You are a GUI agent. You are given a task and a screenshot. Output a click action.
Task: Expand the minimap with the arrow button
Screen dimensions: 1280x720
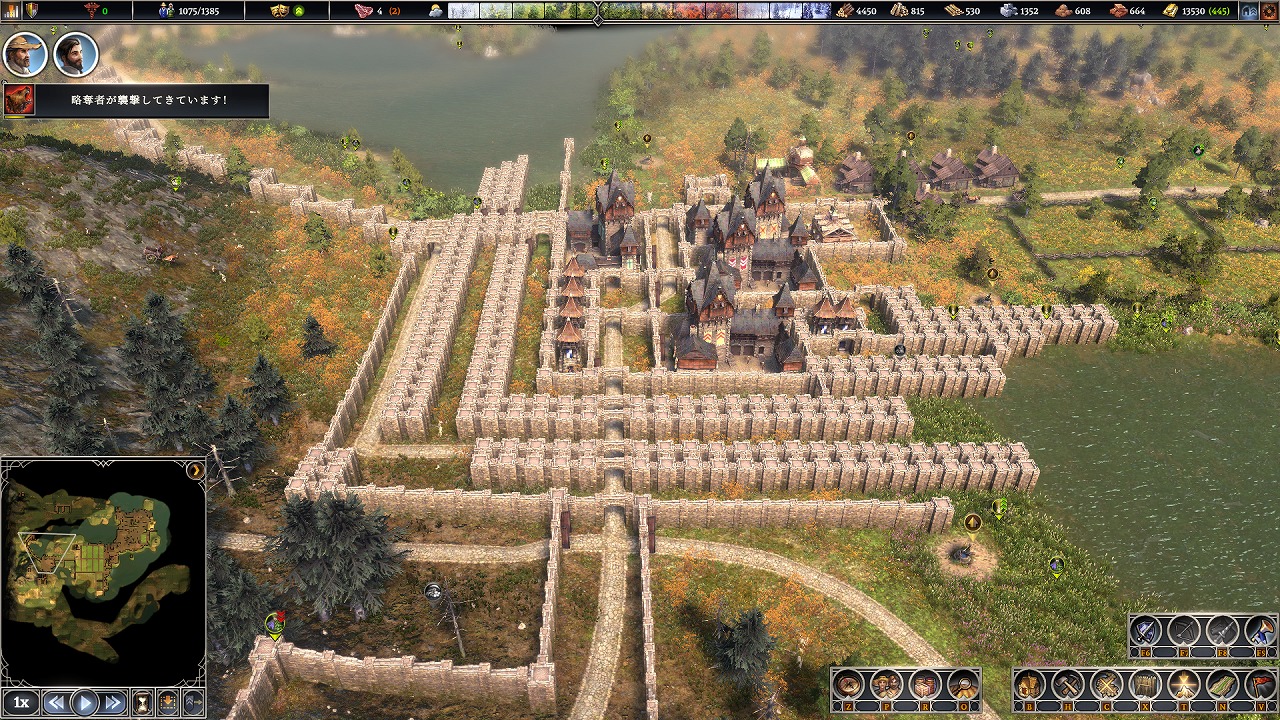196,470
